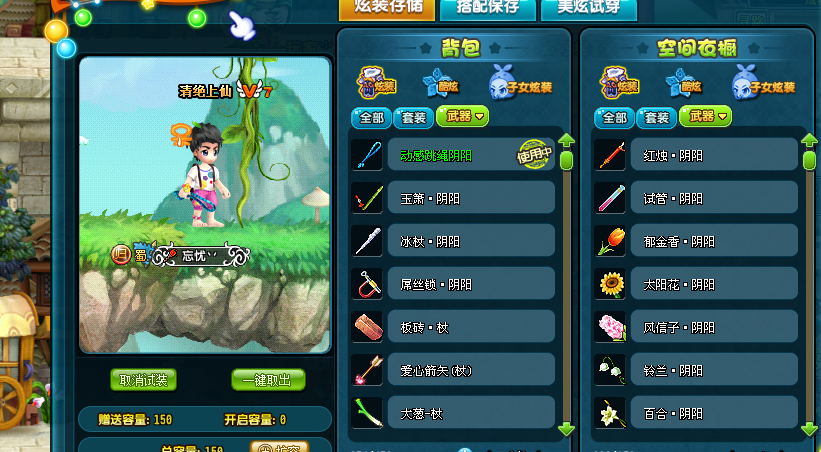
Task: Click the 一键取出 button
Action: pyautogui.click(x=268, y=380)
